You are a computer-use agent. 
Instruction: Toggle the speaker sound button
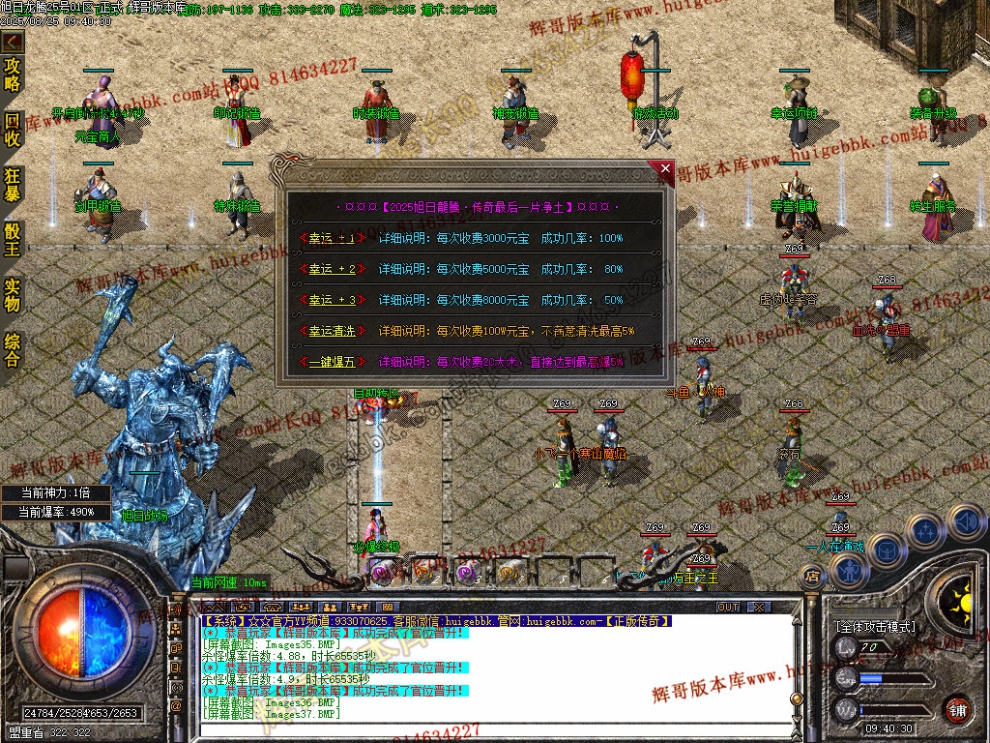[965, 521]
